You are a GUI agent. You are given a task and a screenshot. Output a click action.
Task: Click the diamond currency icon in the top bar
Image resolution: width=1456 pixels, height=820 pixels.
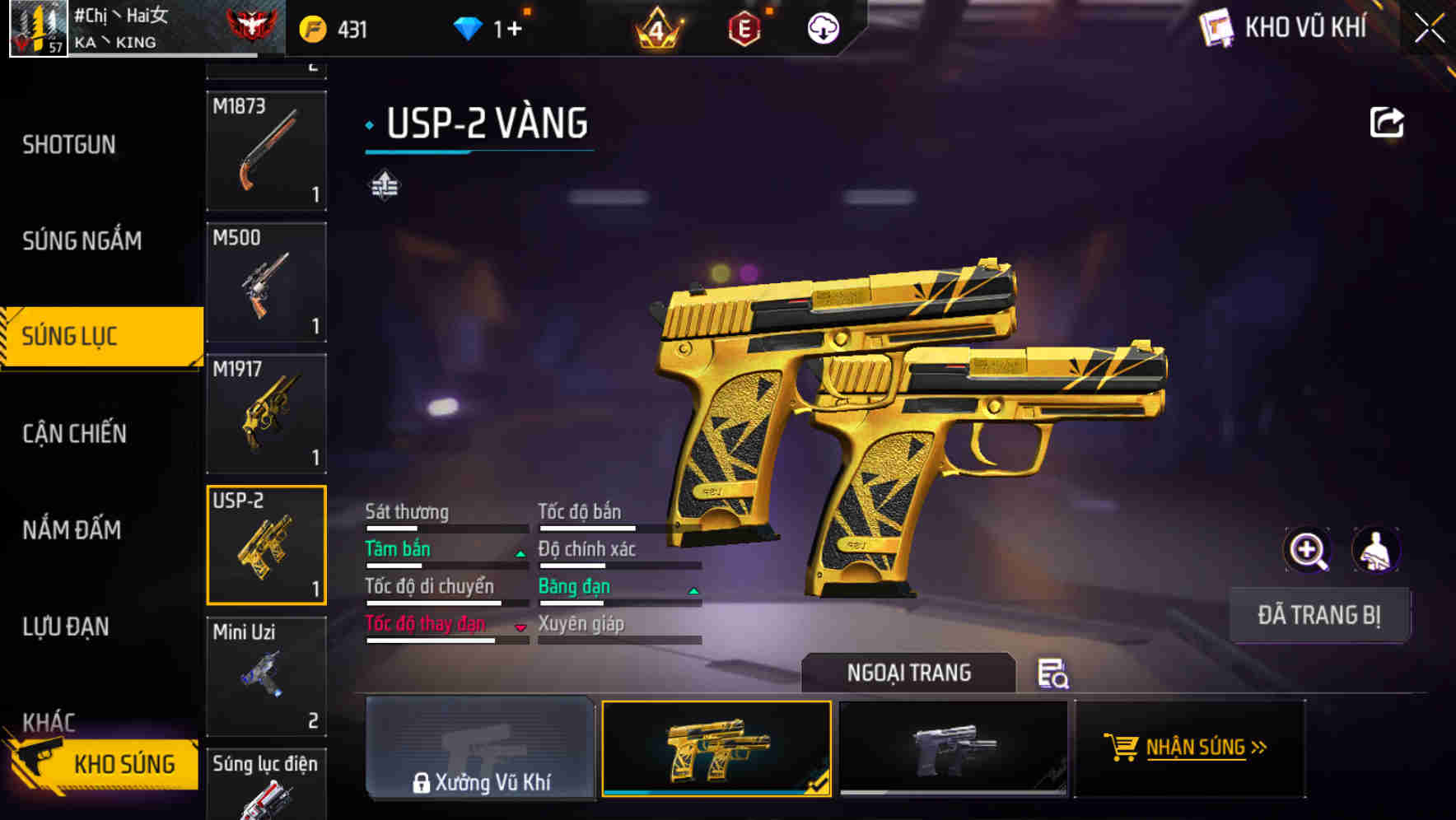pos(470,27)
